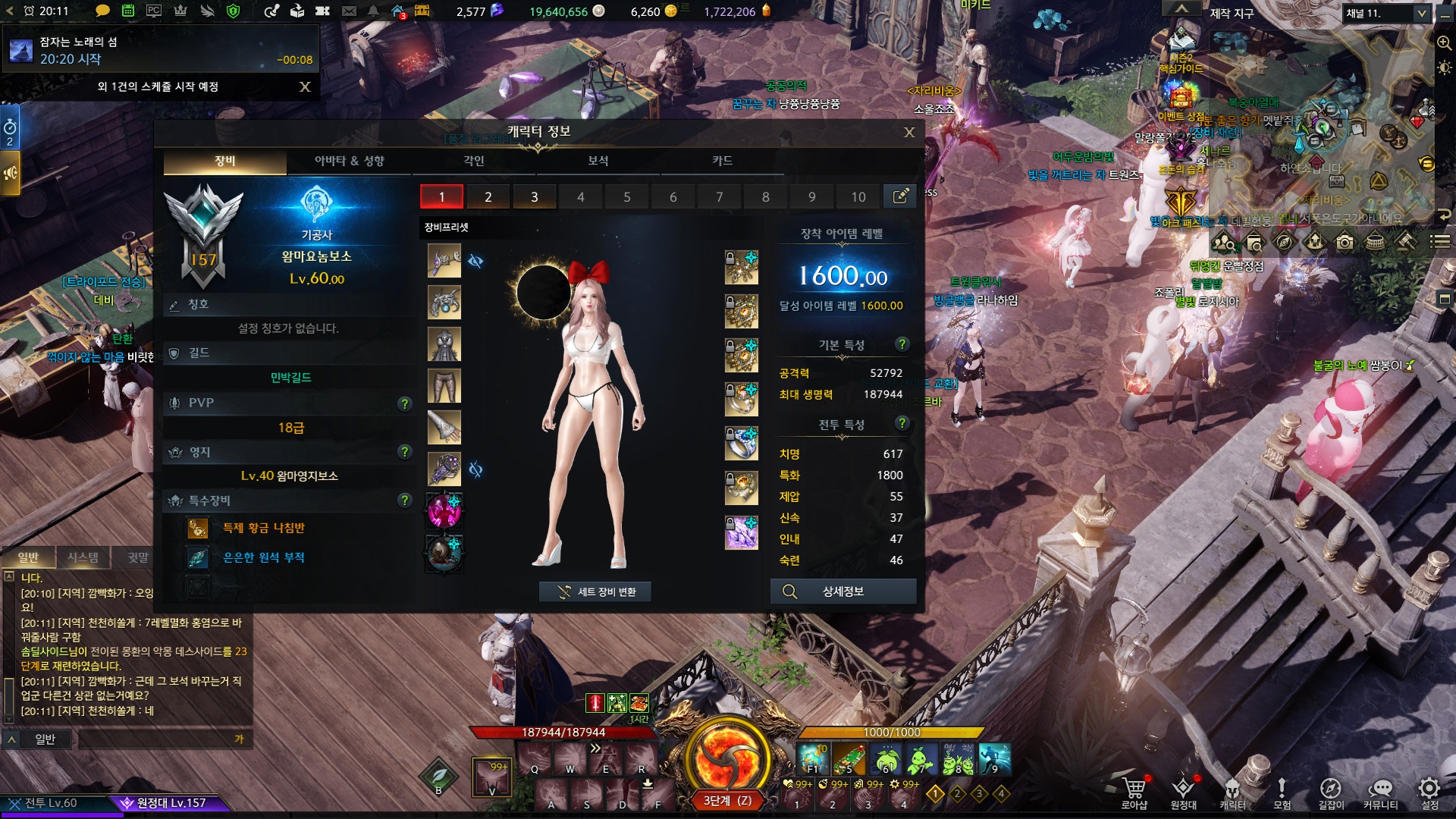Show help for 전투 특성 stats

902,423
